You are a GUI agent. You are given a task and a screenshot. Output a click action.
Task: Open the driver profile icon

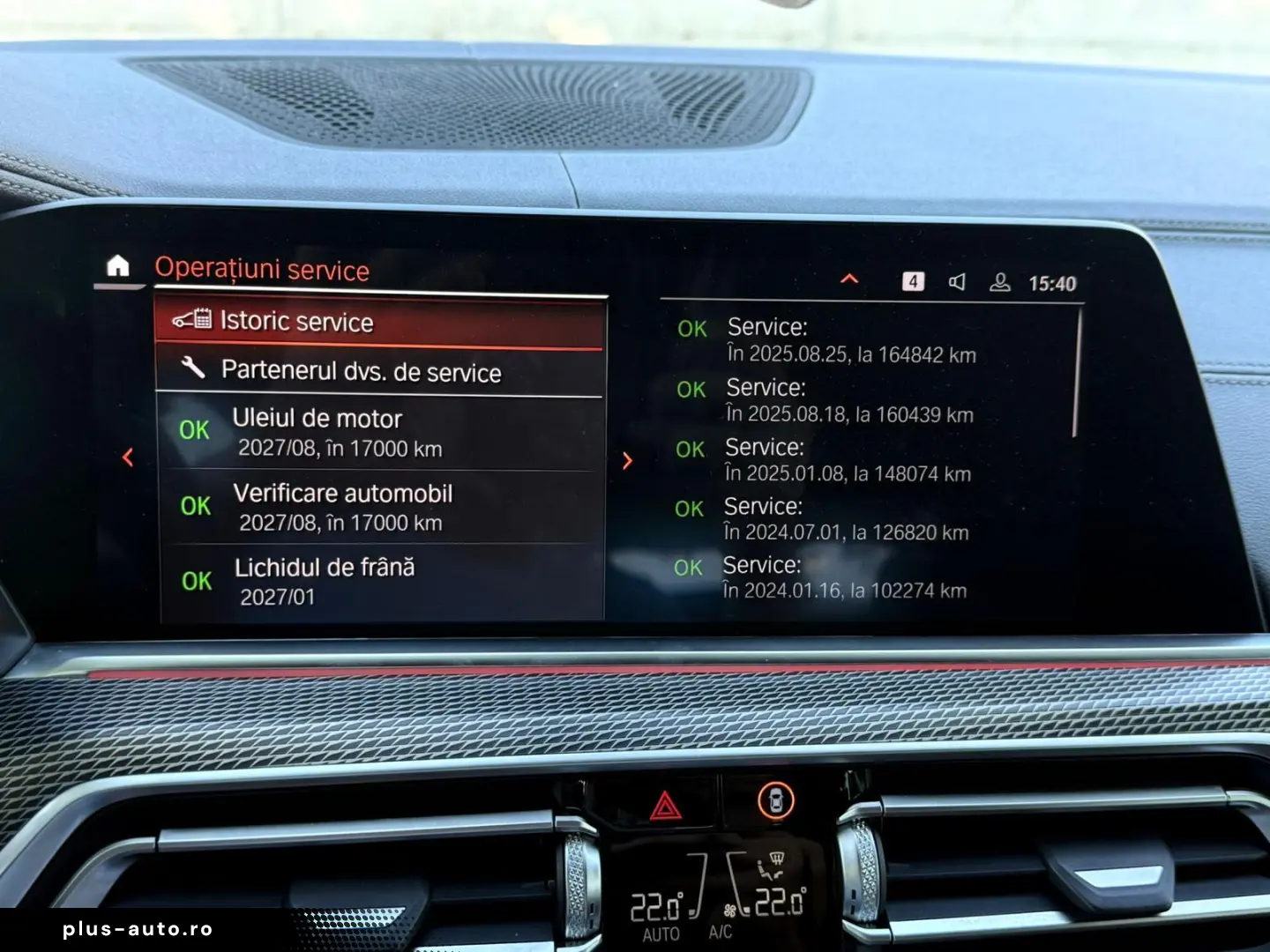[999, 282]
